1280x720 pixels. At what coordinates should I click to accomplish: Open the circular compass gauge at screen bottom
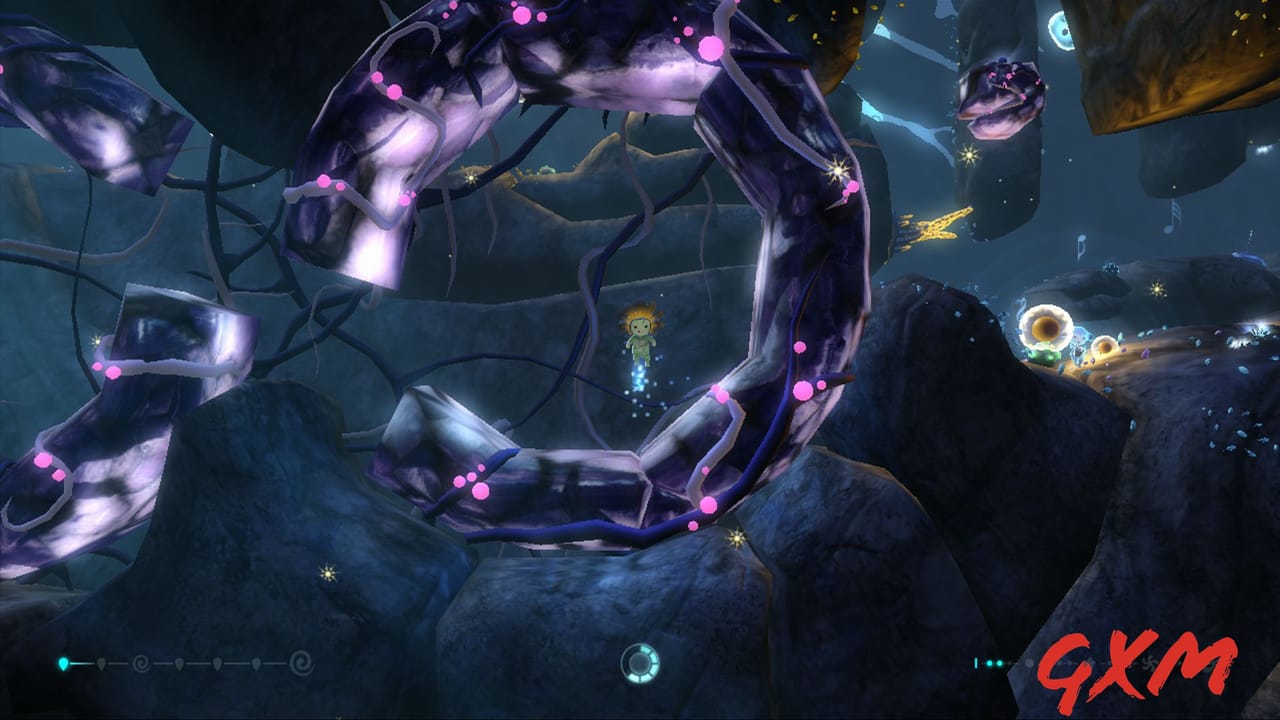pos(638,665)
